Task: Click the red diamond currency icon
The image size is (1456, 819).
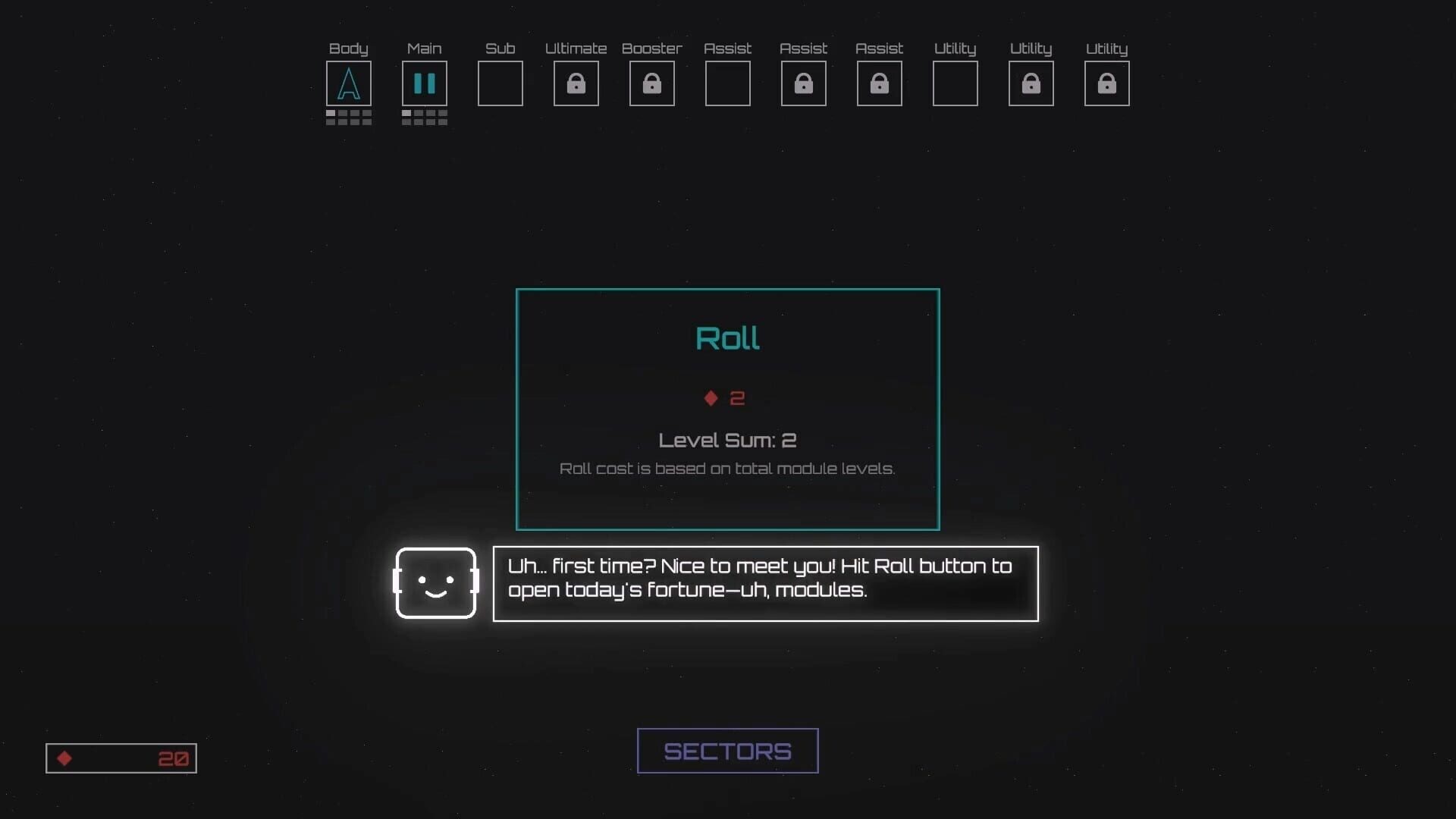Action: [x=65, y=758]
